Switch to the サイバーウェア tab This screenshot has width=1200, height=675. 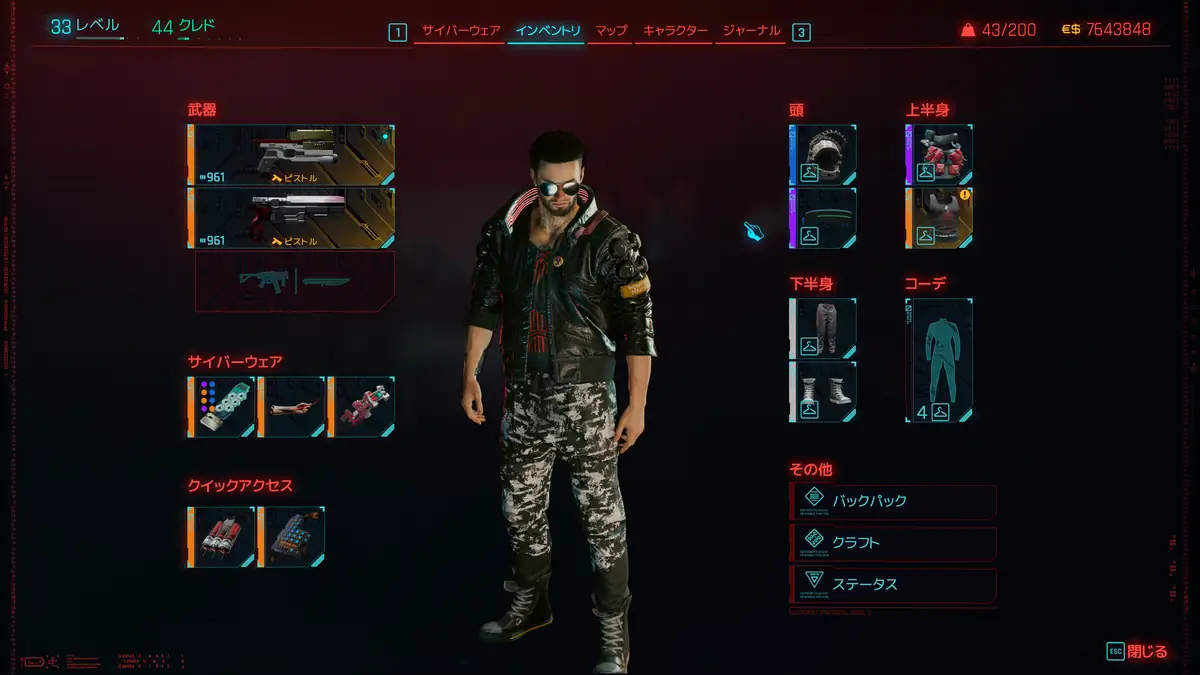coord(461,31)
